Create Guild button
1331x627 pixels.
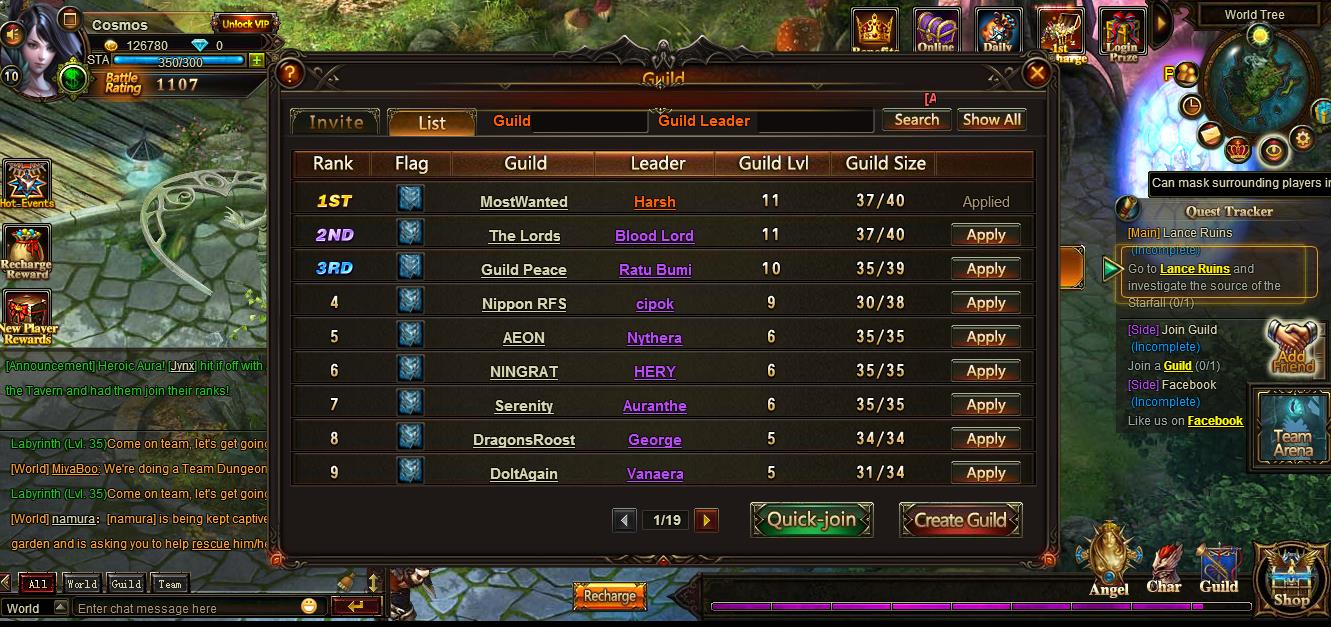tap(960, 520)
